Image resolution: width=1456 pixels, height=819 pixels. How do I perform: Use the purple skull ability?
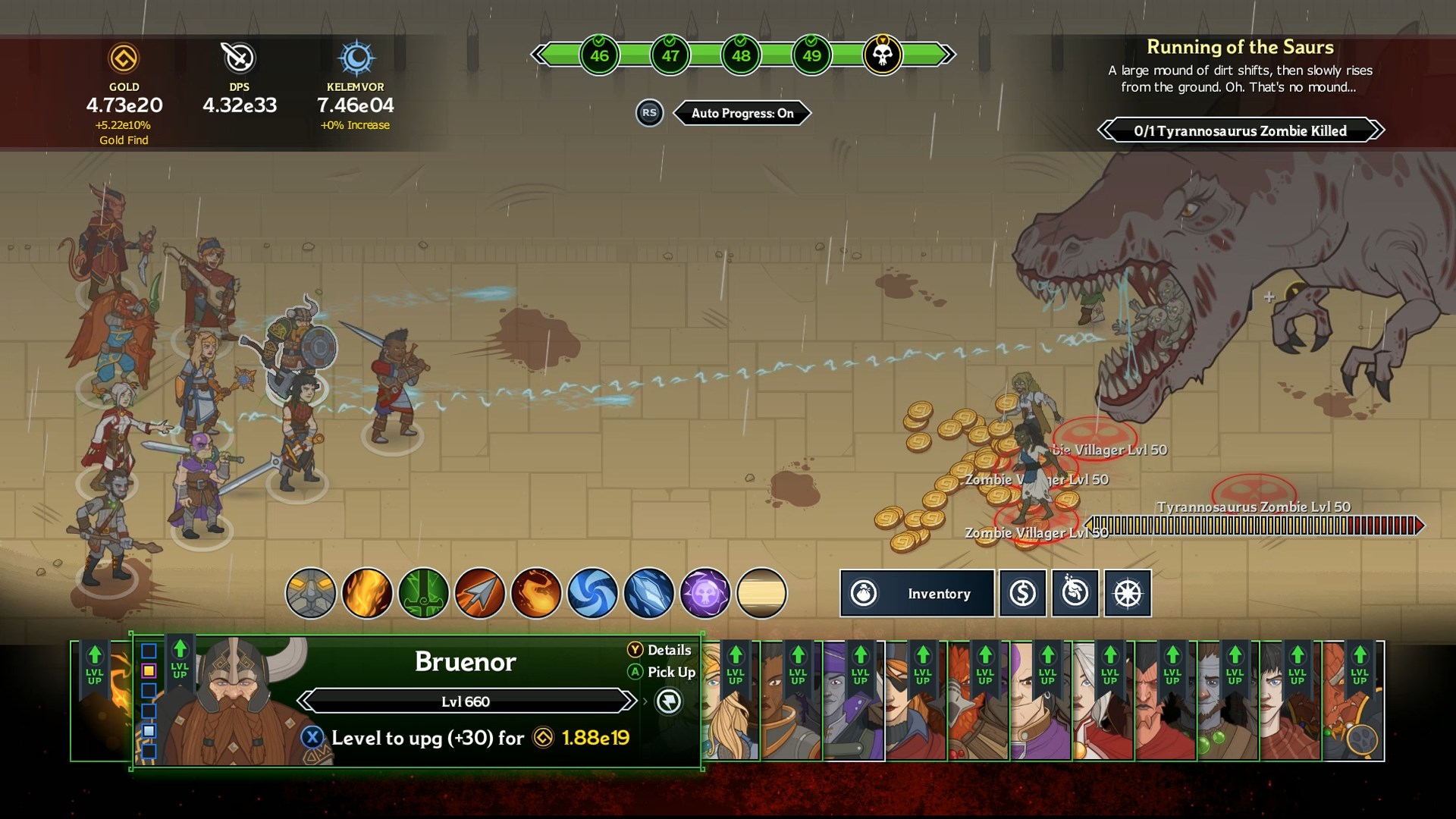pos(705,593)
